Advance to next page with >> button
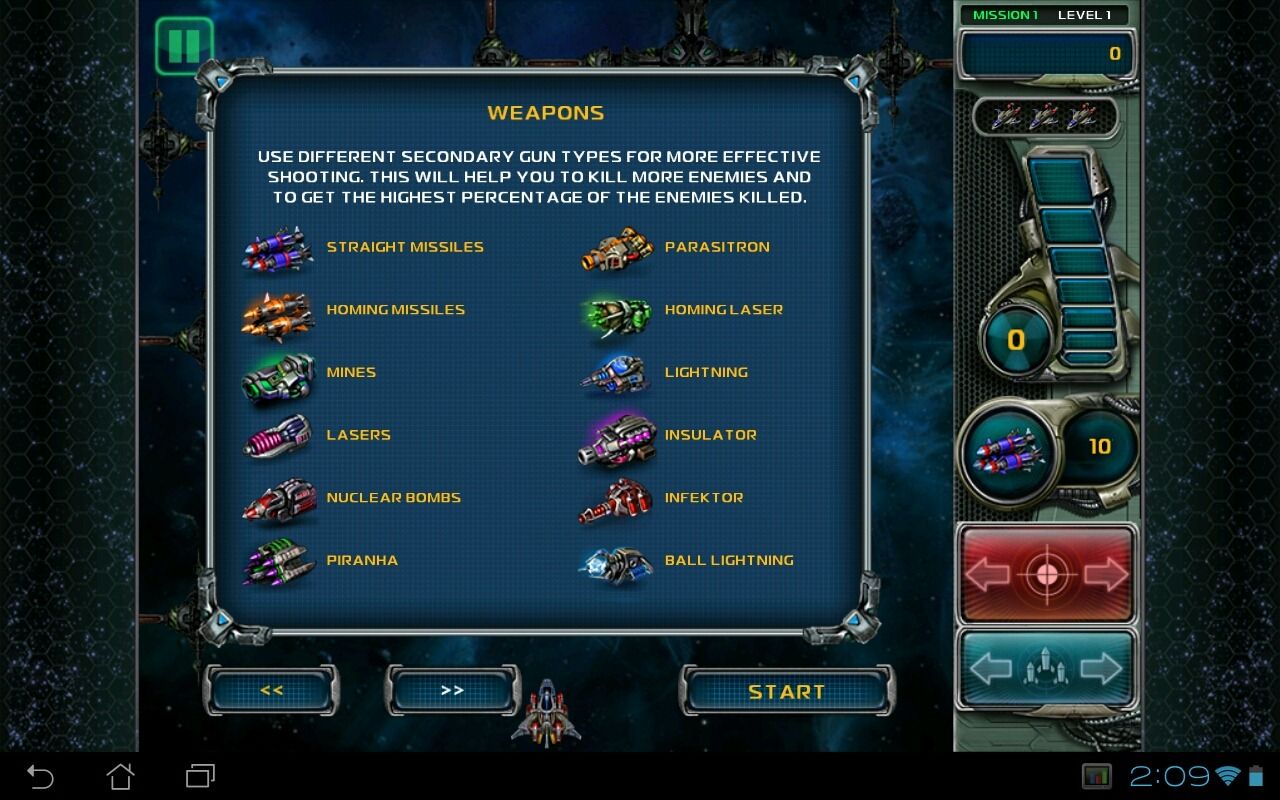 pyautogui.click(x=452, y=690)
